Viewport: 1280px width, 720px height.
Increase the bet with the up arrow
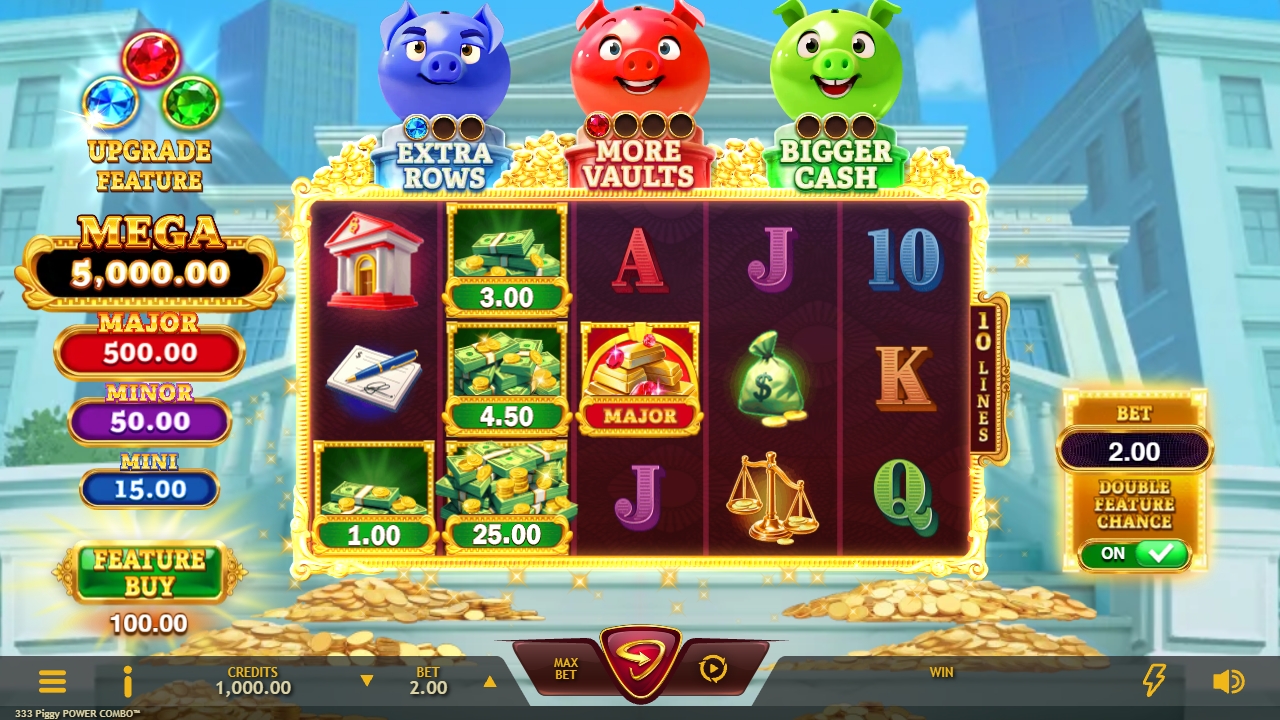[490, 681]
